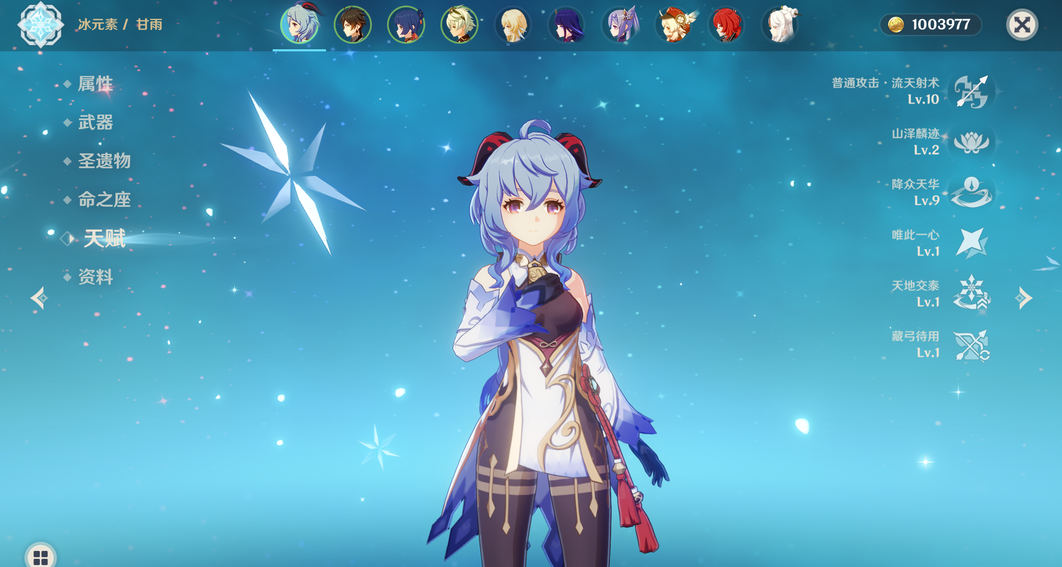The height and width of the screenshot is (567, 1062).
Task: Close the character screen with the X button
Action: (1021, 25)
